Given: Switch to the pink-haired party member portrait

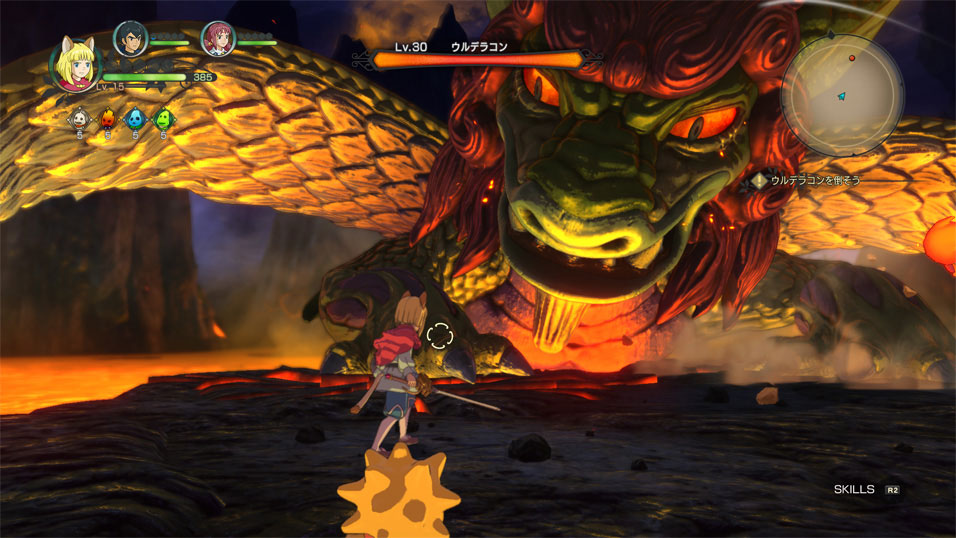Looking at the screenshot, I should [217, 38].
